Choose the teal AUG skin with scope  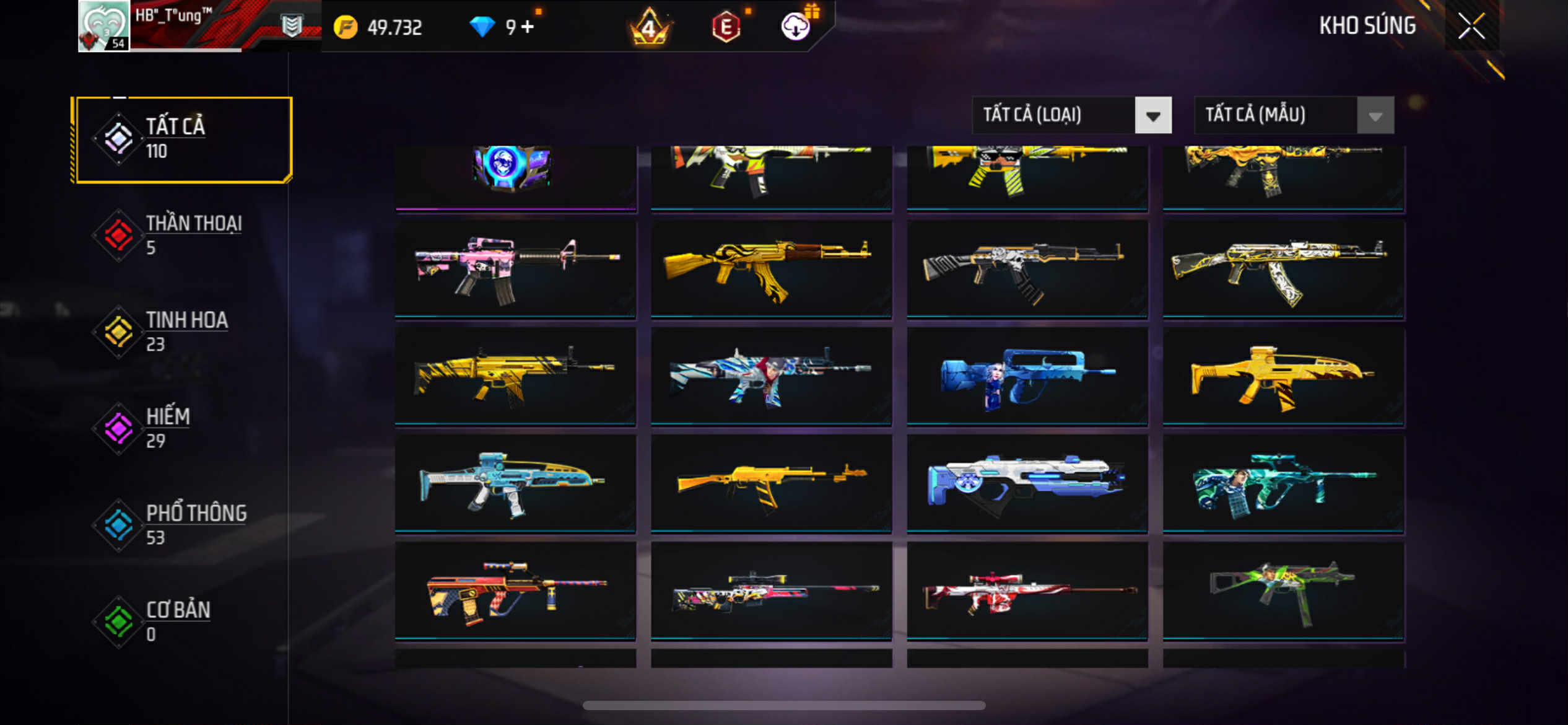[x=1283, y=483]
